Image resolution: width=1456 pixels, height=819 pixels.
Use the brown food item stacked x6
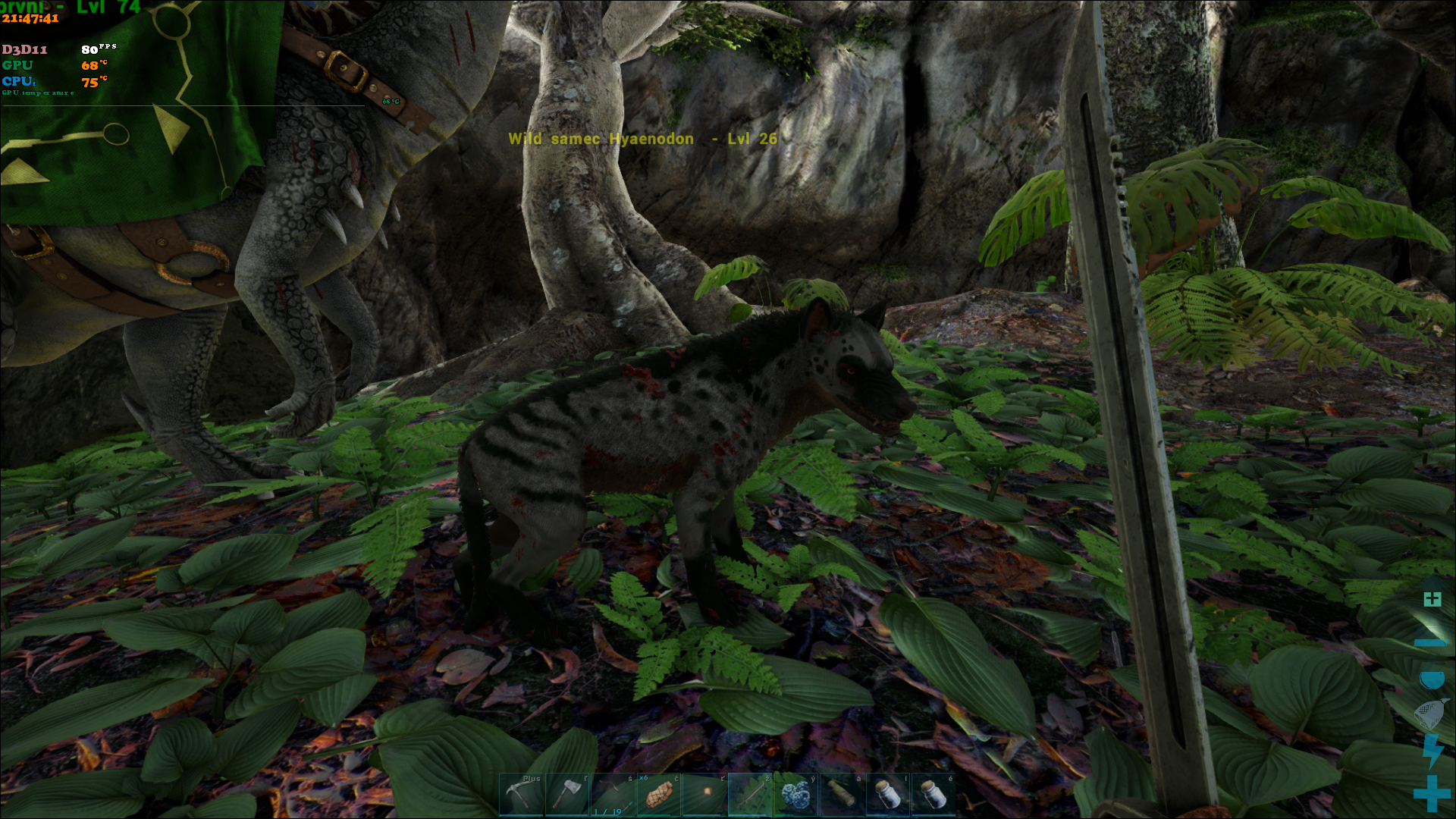coord(658,795)
